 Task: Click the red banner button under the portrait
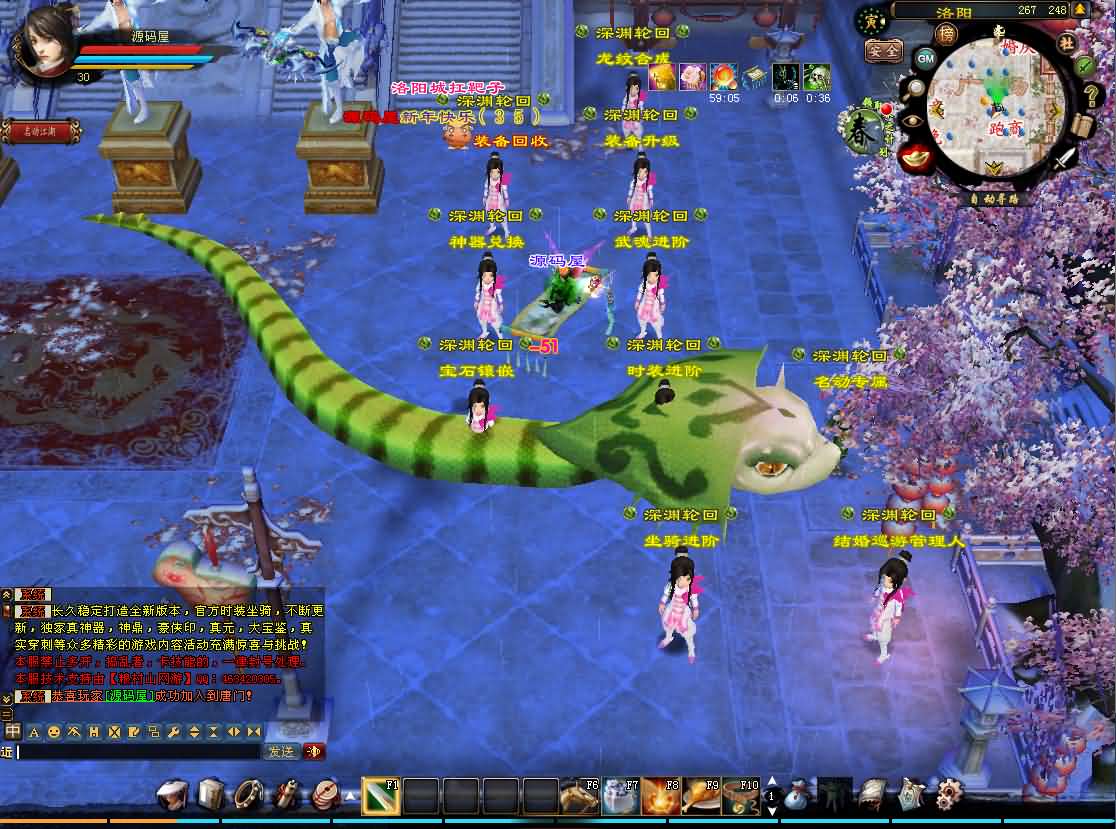[x=34, y=131]
